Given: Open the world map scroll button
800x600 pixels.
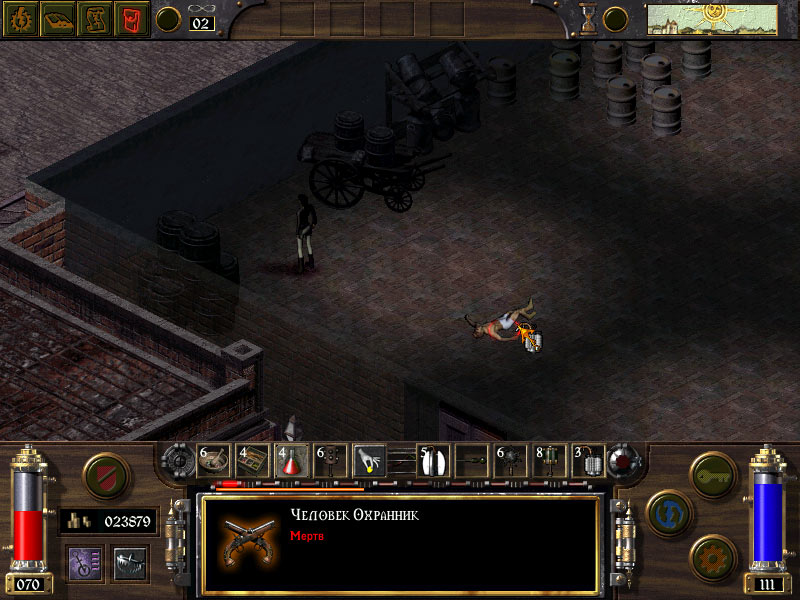Looking at the screenshot, I should coord(94,19).
